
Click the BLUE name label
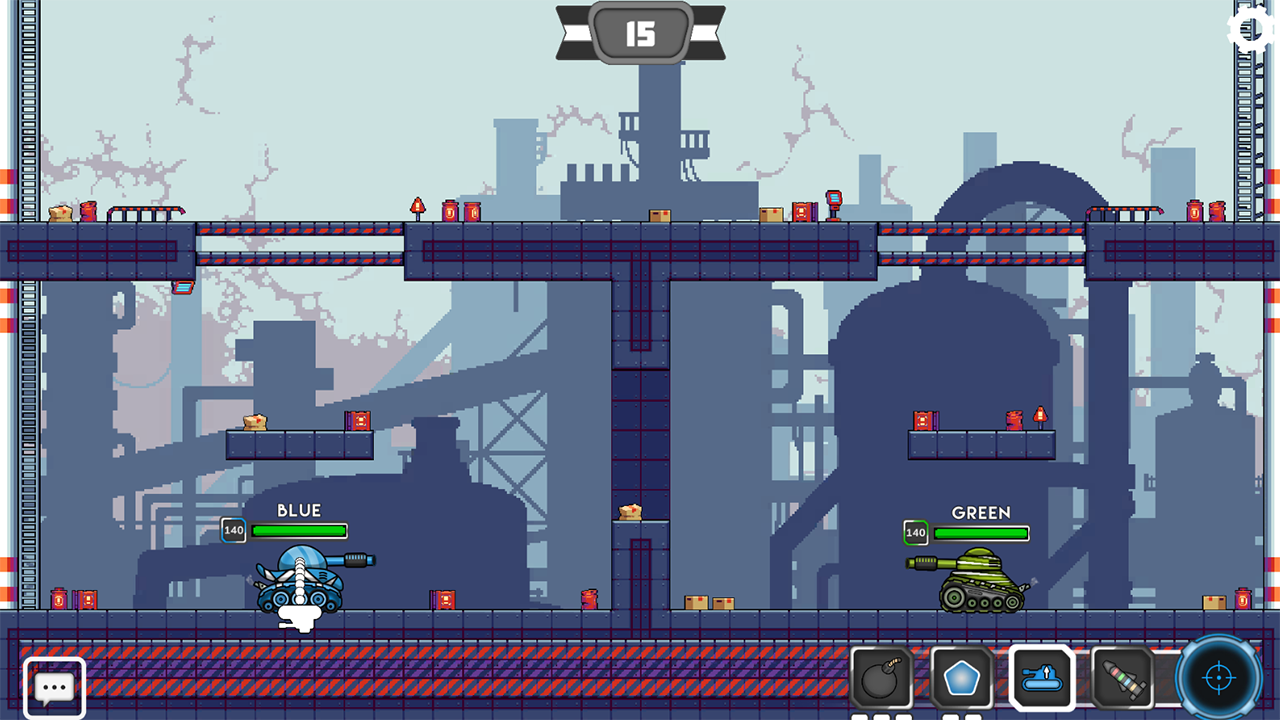coord(300,510)
